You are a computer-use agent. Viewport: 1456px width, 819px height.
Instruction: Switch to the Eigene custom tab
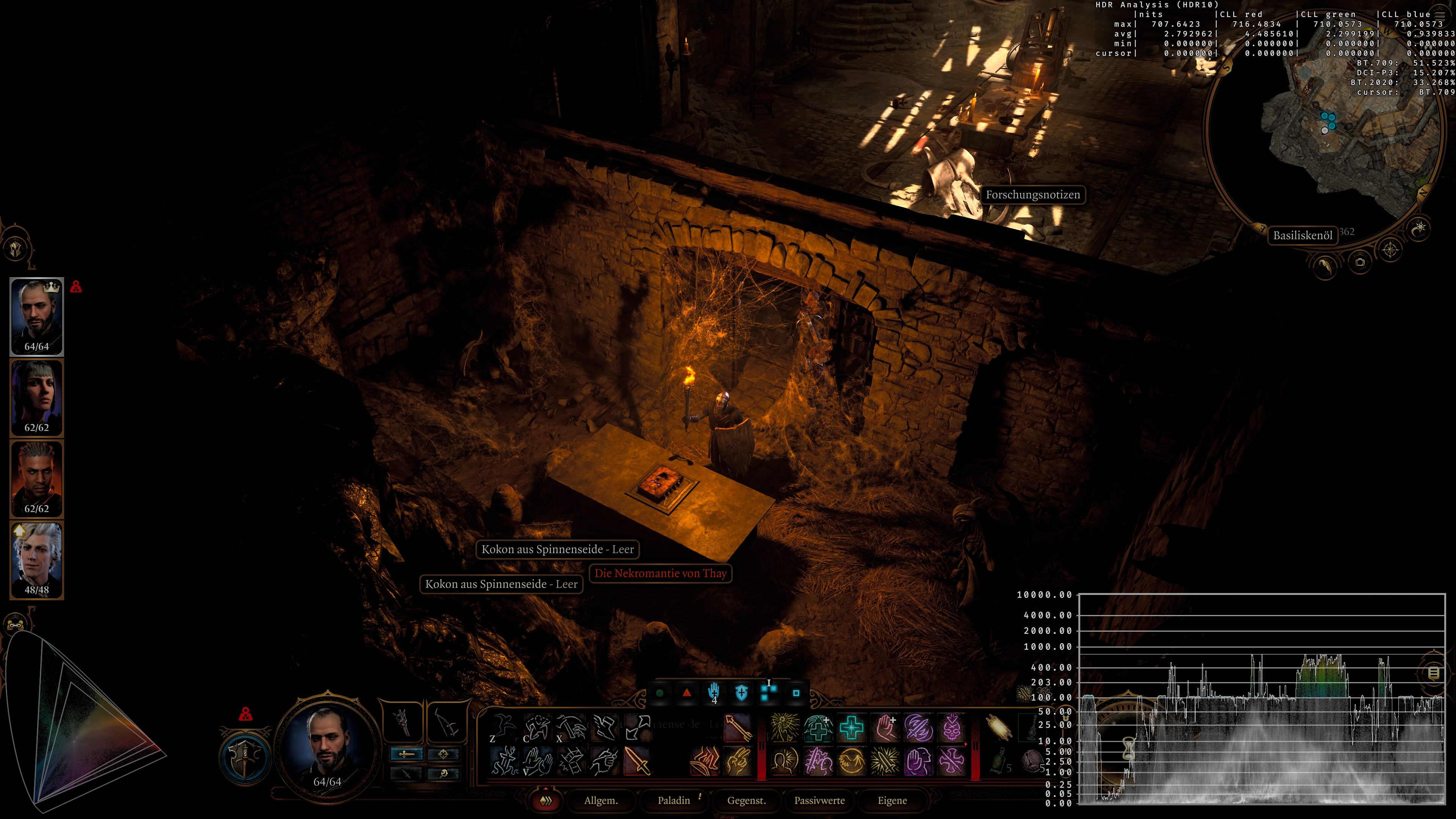892,800
